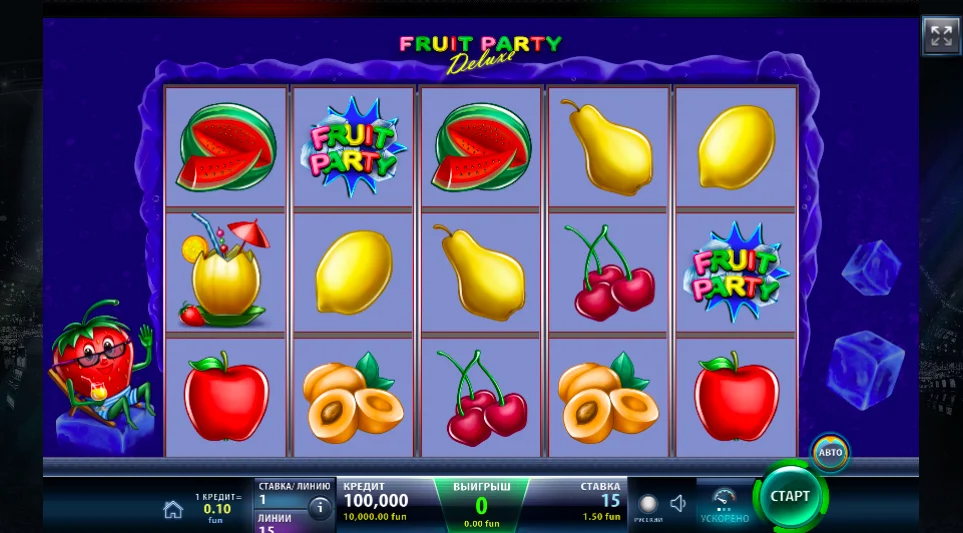Viewport: 963px width, 533px height.
Task: Spin the reels with the СТАРТ button
Action: [x=790, y=496]
